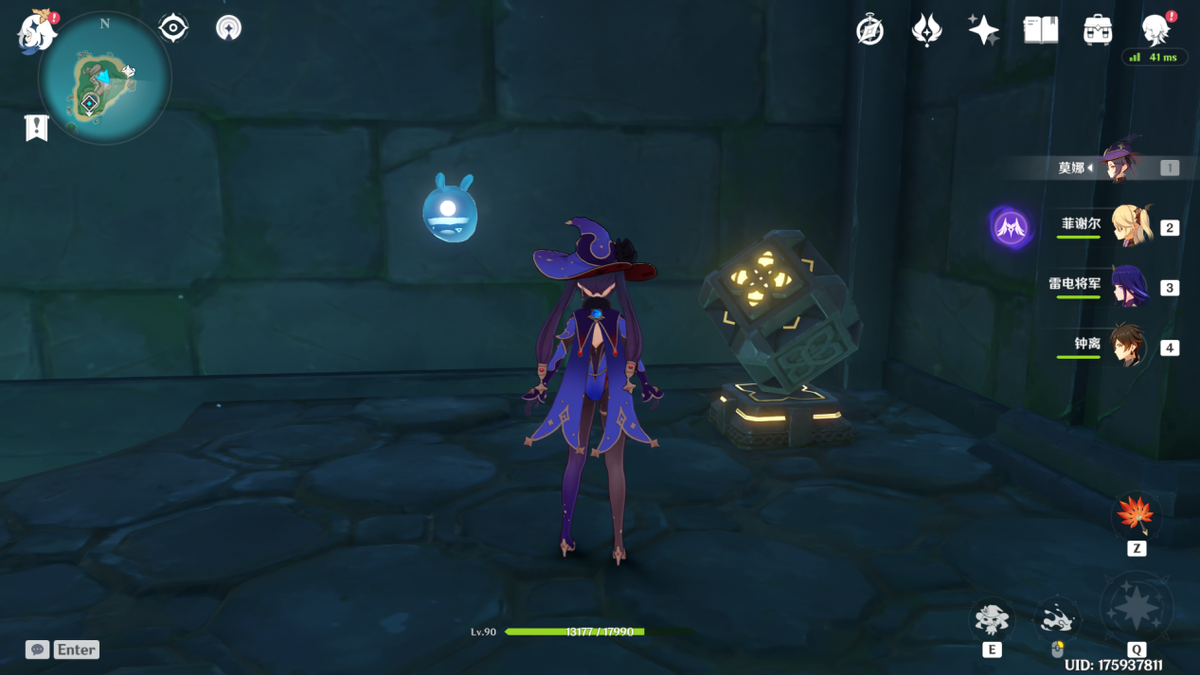
Task: Open the Paimon menu icon
Action: (x=36, y=33)
